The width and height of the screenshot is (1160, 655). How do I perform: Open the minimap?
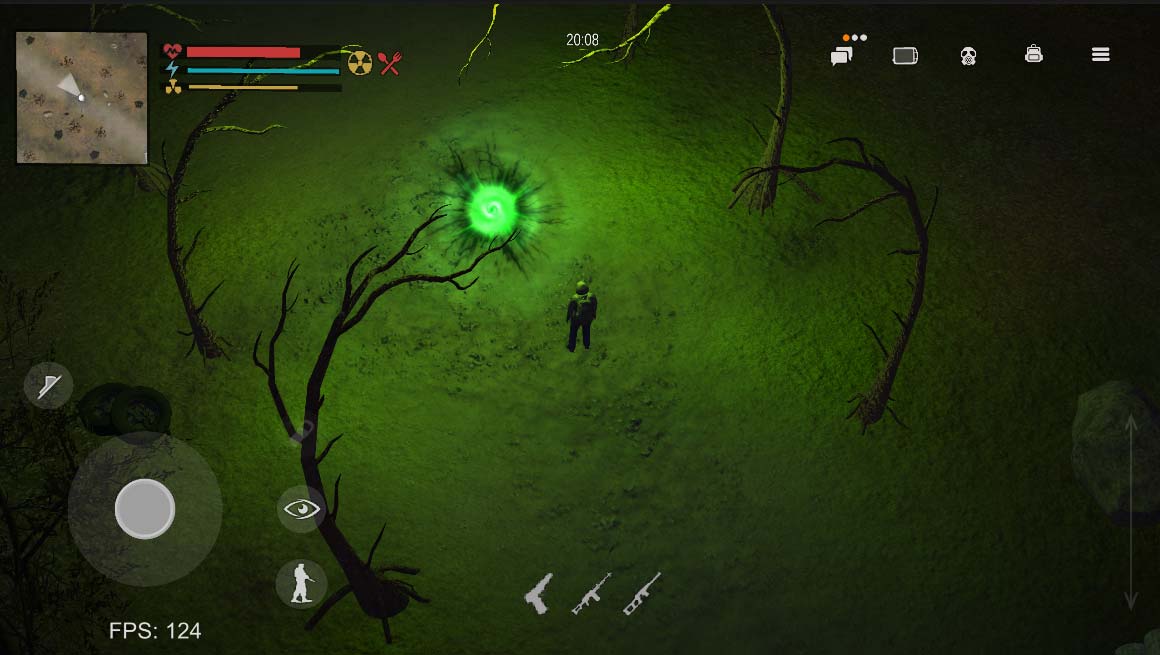coord(82,97)
